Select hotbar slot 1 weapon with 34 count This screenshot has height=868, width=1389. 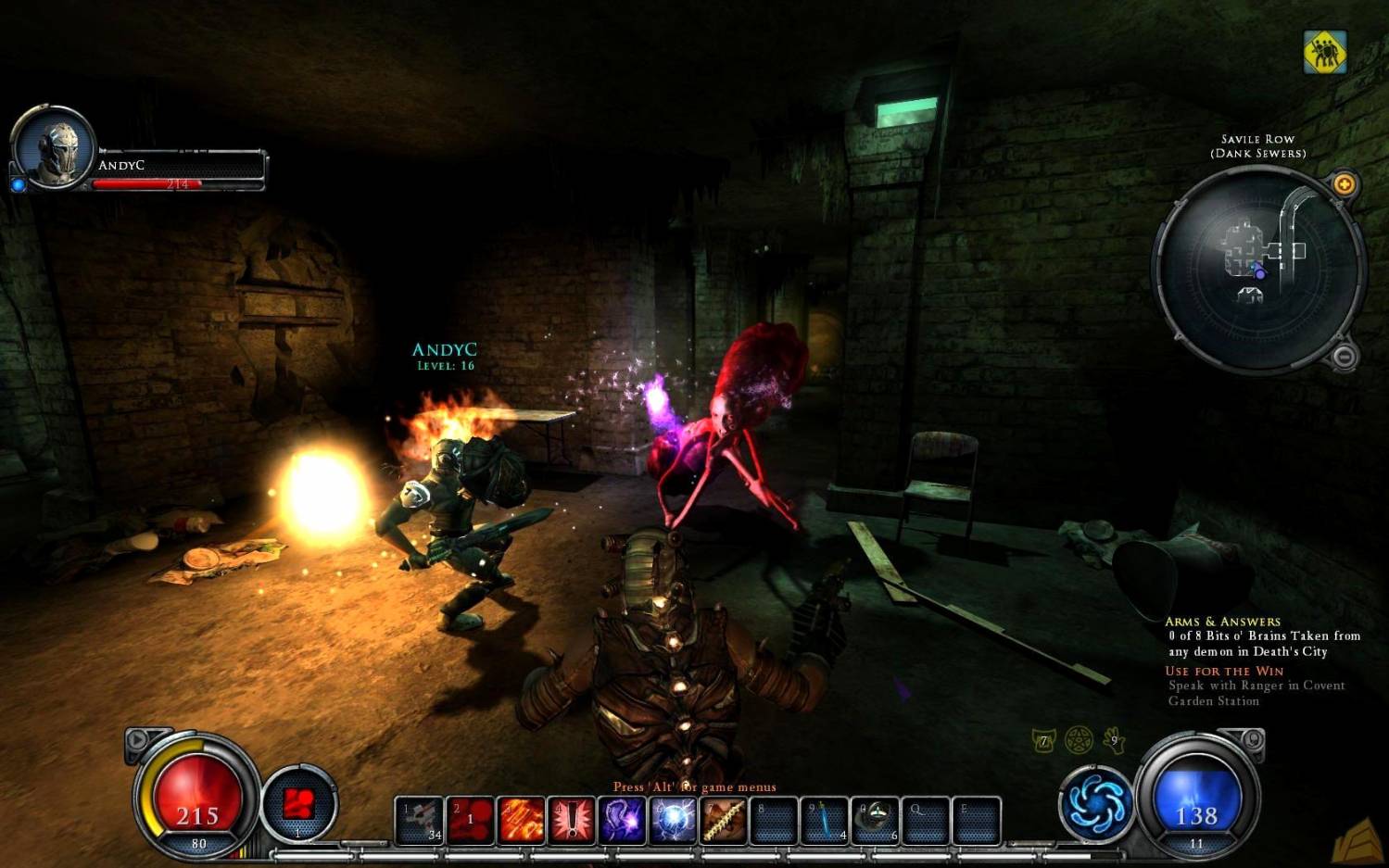pyautogui.click(x=420, y=820)
